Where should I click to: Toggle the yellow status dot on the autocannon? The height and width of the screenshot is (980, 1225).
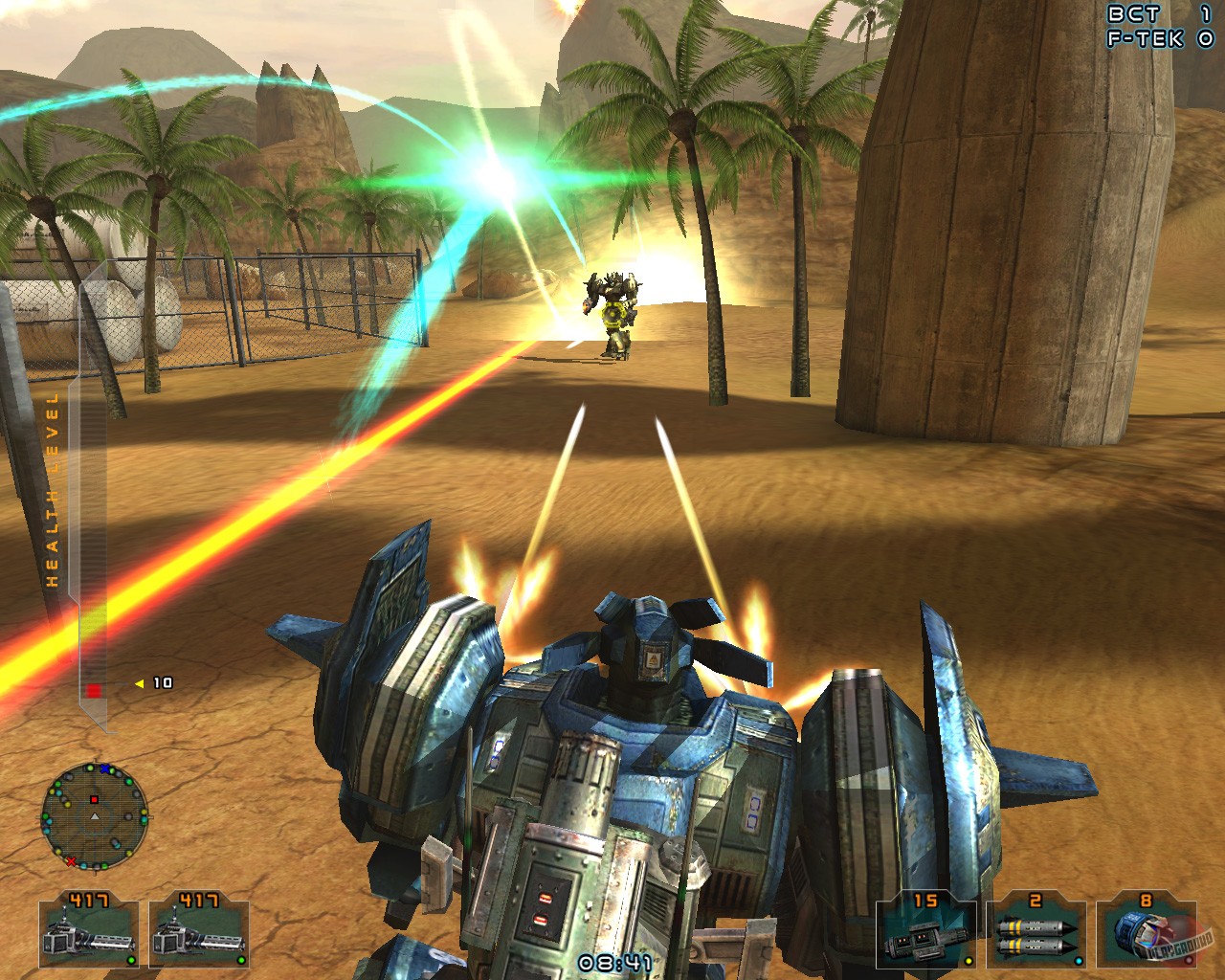point(969,961)
